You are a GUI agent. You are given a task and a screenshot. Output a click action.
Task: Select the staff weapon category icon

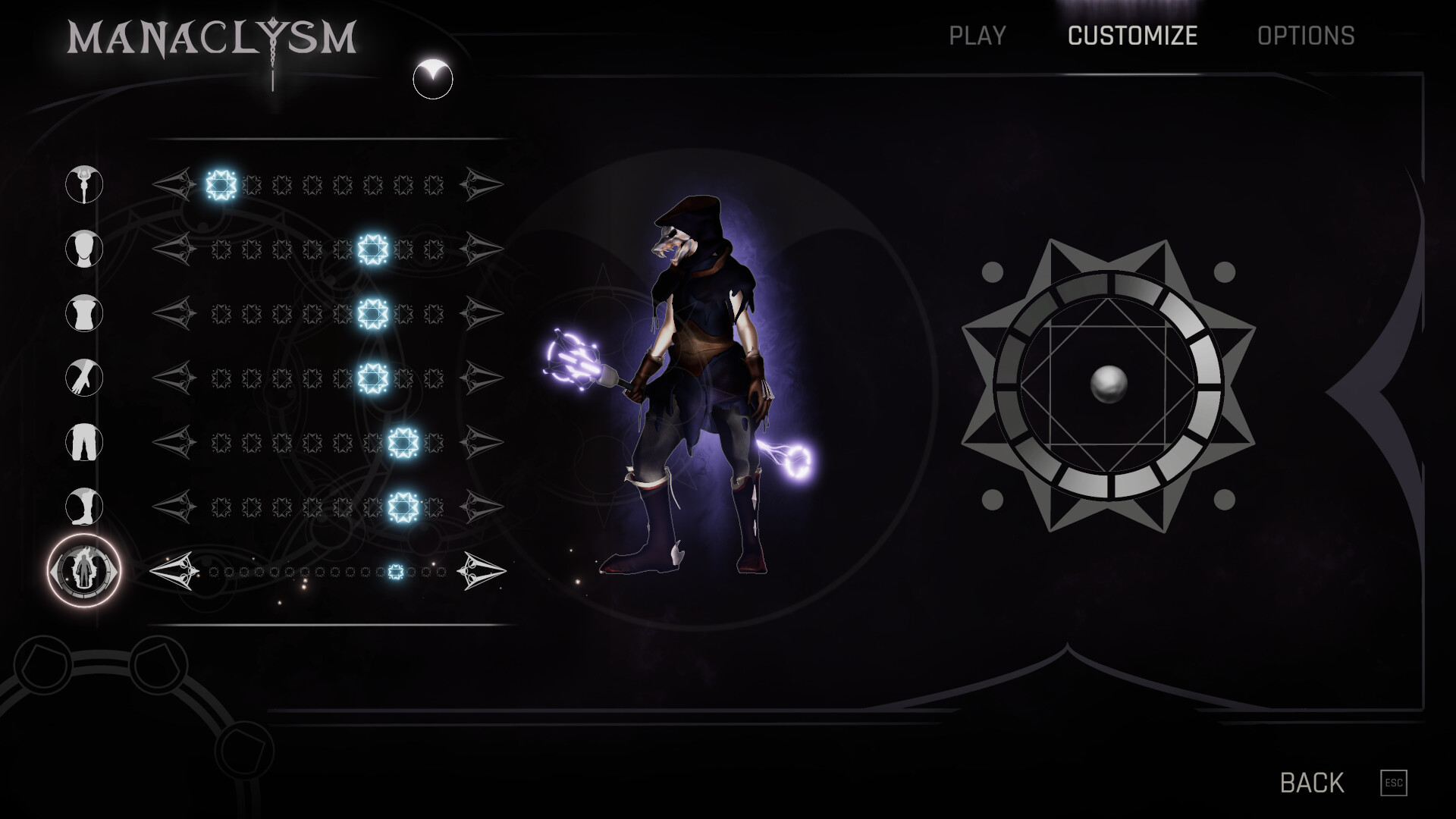point(83,183)
